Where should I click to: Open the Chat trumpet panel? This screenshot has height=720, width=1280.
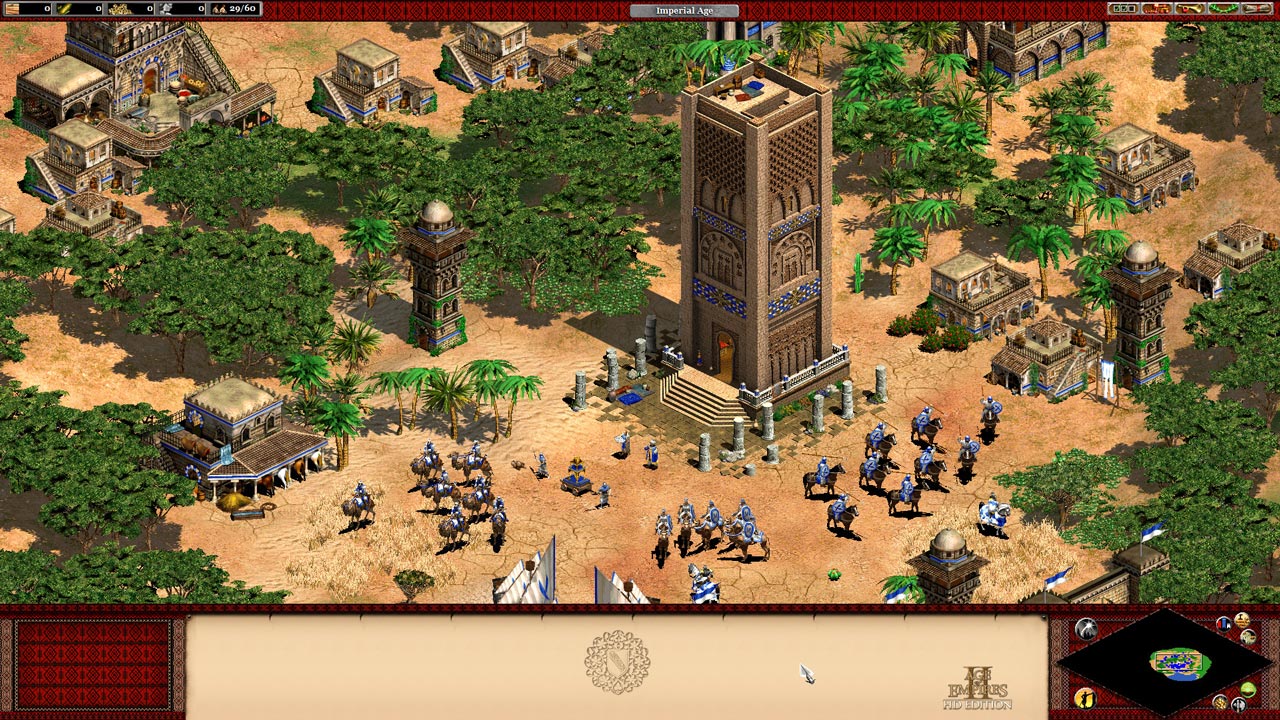pos(1190,9)
